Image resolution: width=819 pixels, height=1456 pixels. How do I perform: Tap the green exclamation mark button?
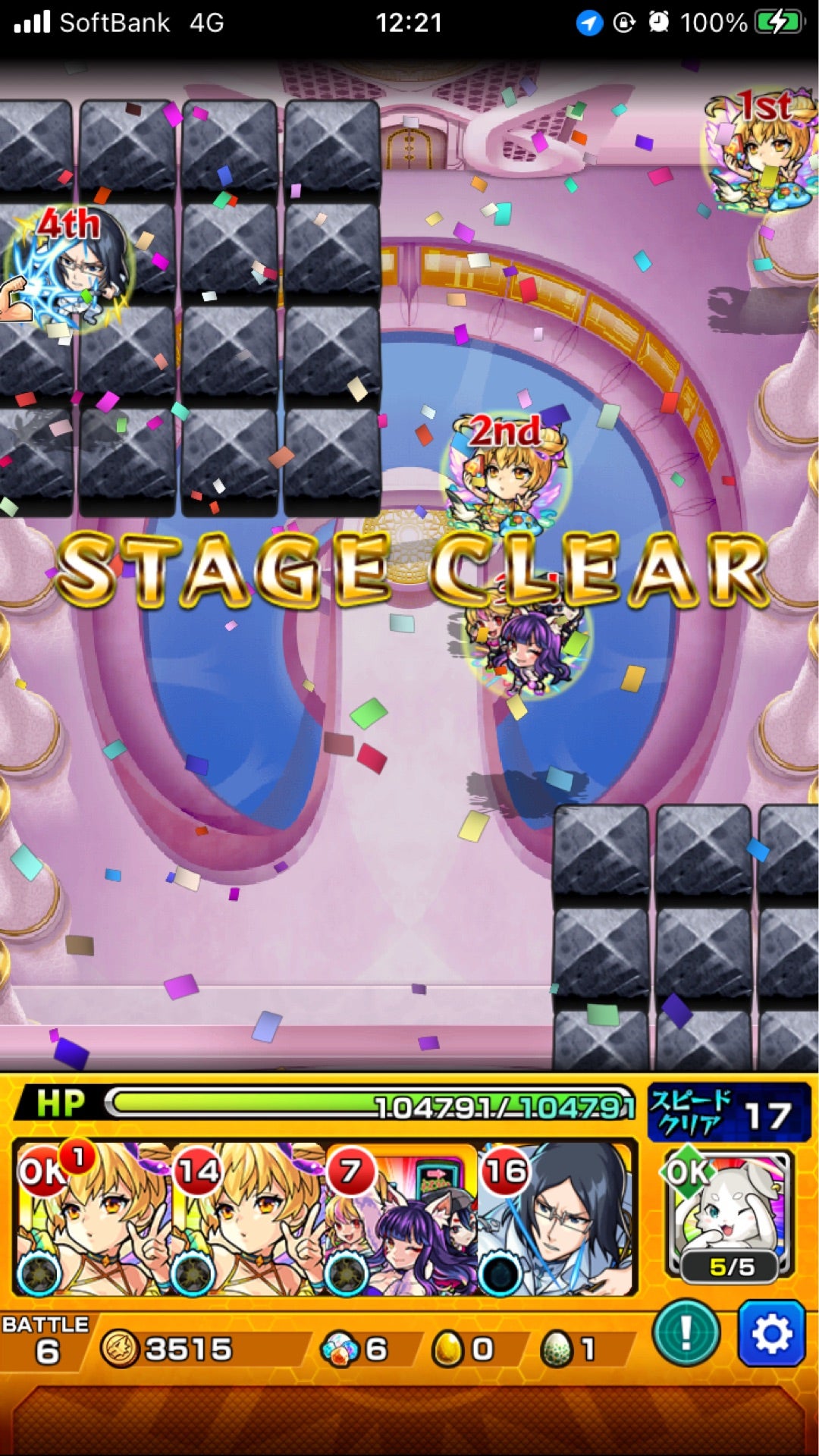click(x=686, y=1332)
